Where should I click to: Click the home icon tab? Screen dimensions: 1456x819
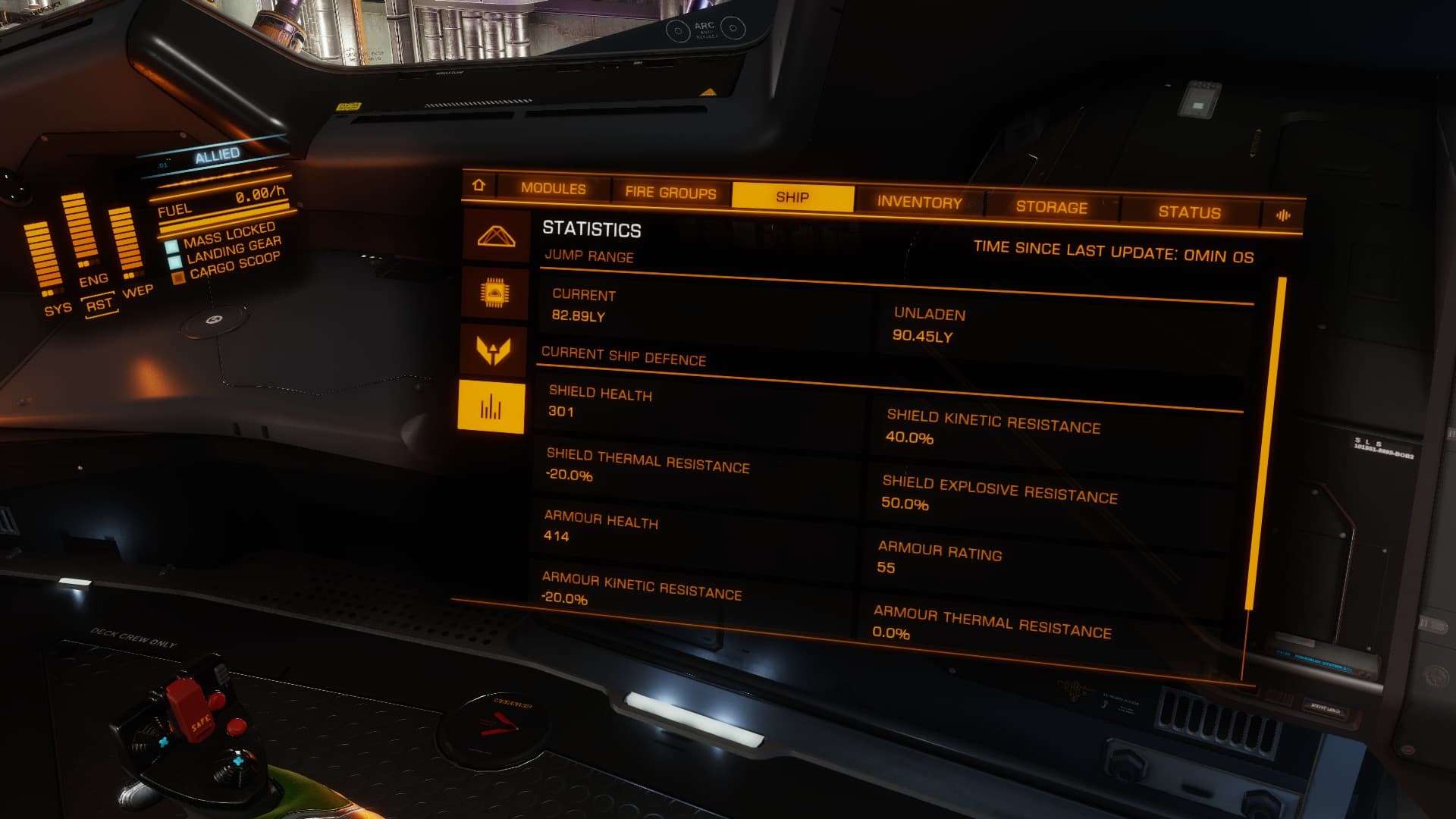tap(479, 185)
